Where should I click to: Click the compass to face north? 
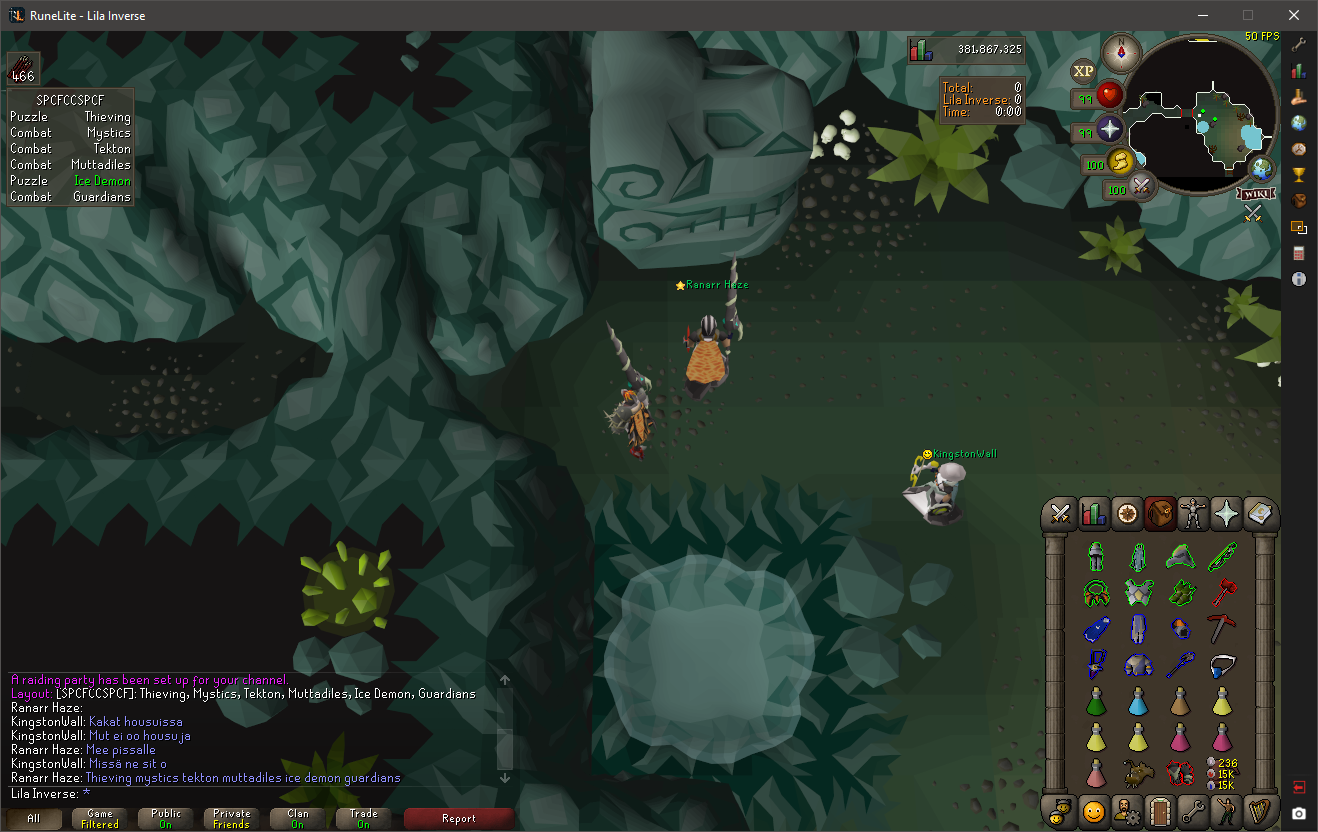1121,51
